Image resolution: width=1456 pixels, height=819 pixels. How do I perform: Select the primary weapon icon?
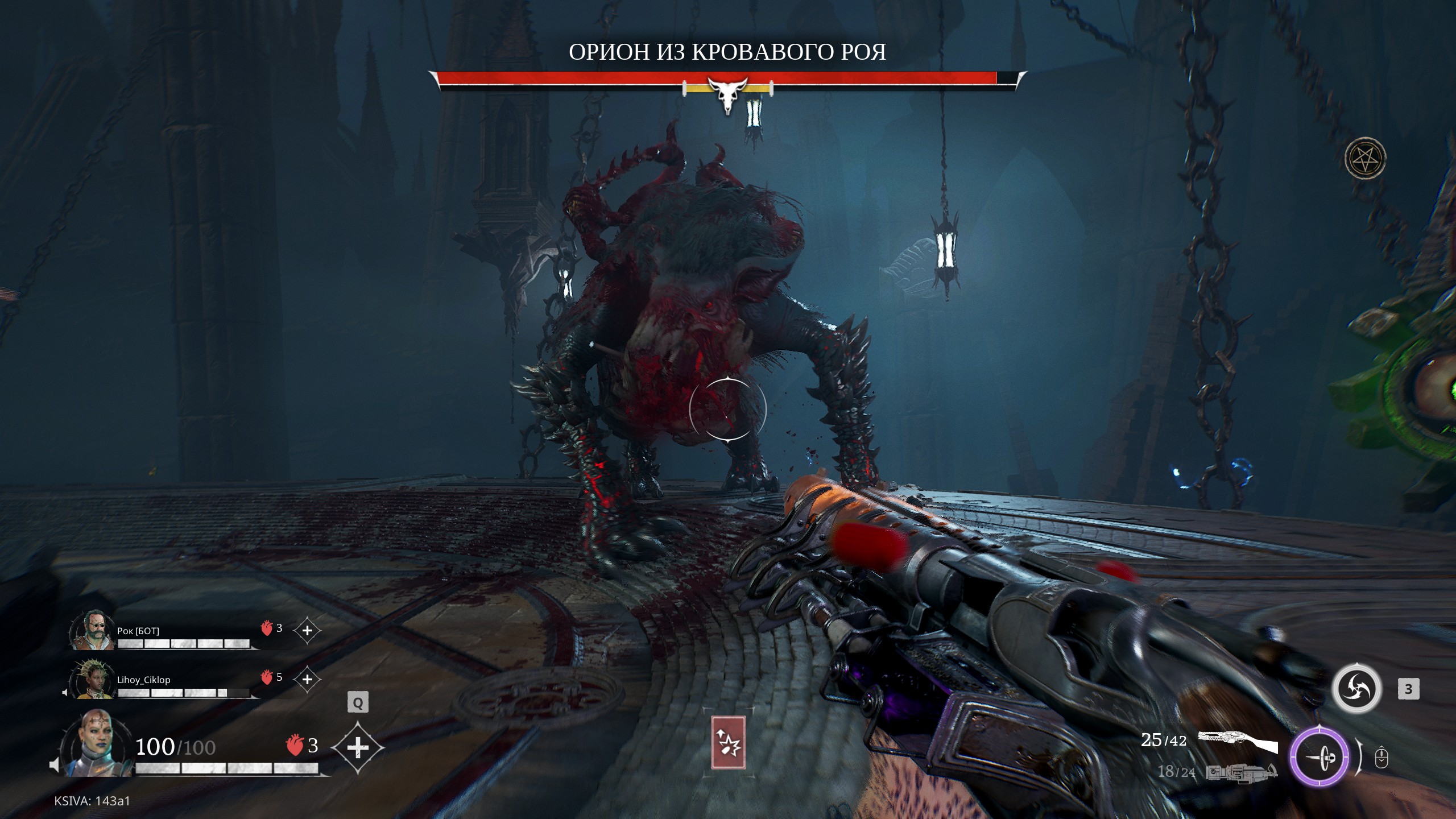[x=1237, y=742]
